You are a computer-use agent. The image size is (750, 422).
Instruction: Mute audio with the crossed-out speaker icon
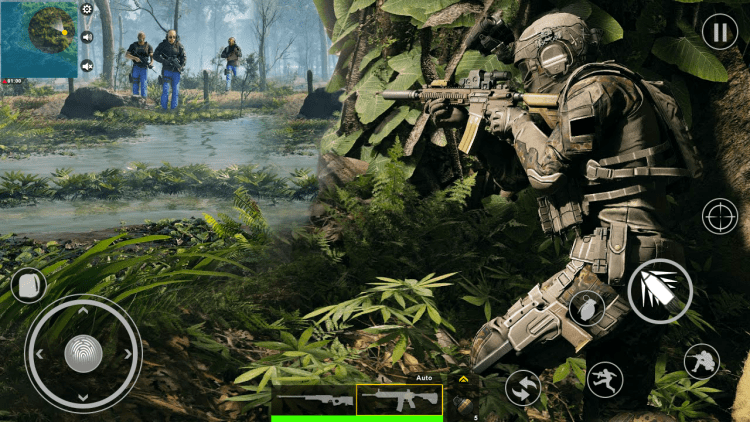87,66
